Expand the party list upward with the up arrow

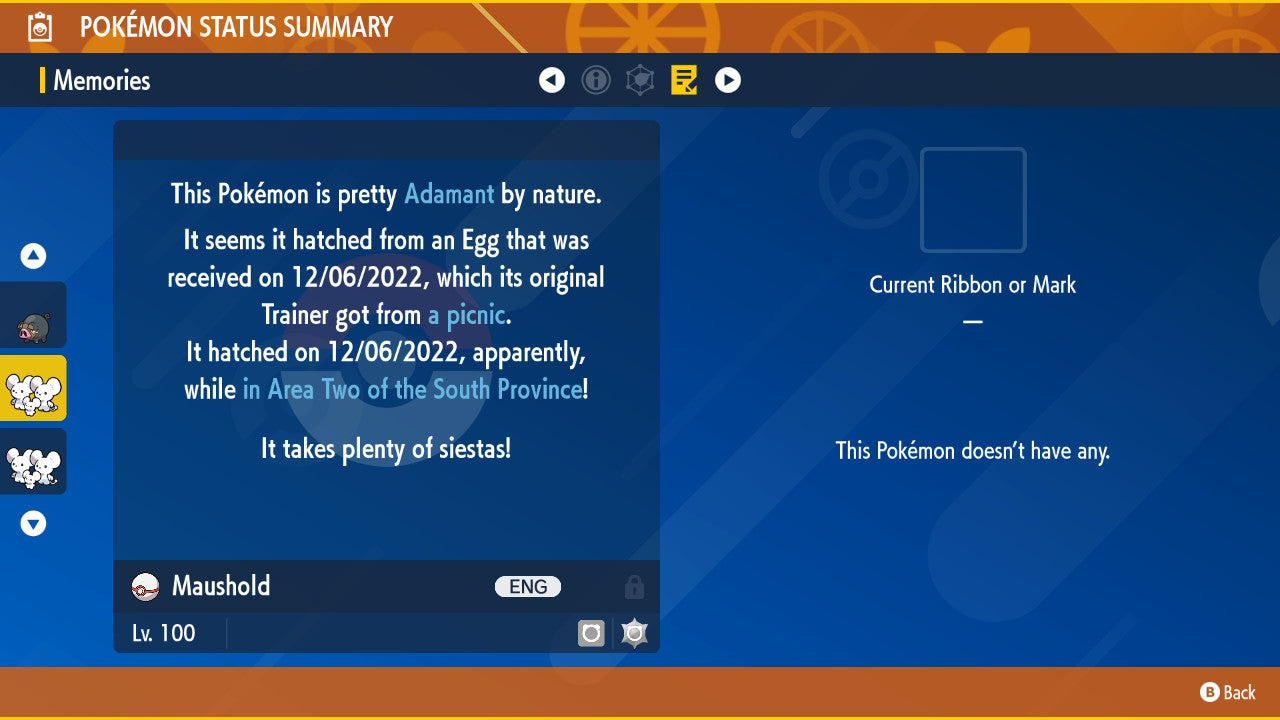click(x=33, y=256)
